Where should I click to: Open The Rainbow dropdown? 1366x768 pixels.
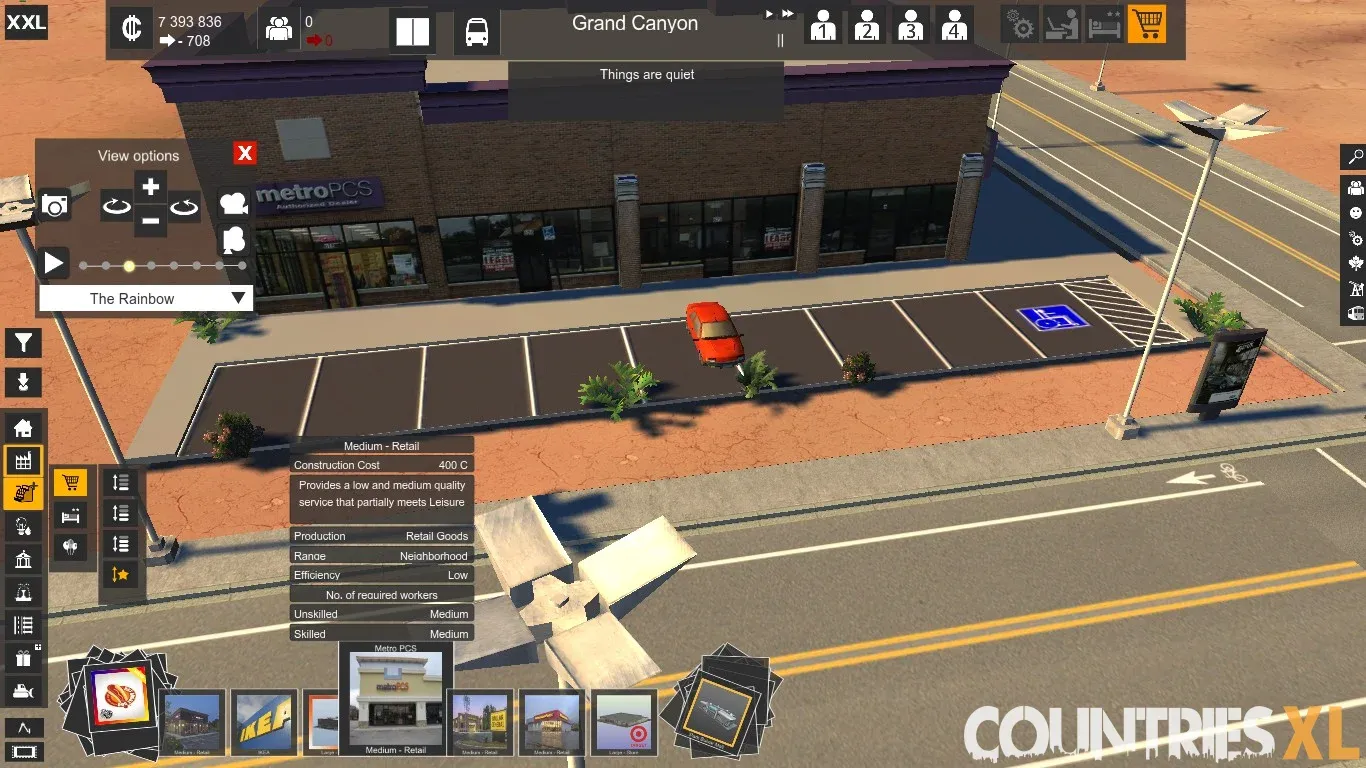pyautogui.click(x=146, y=298)
